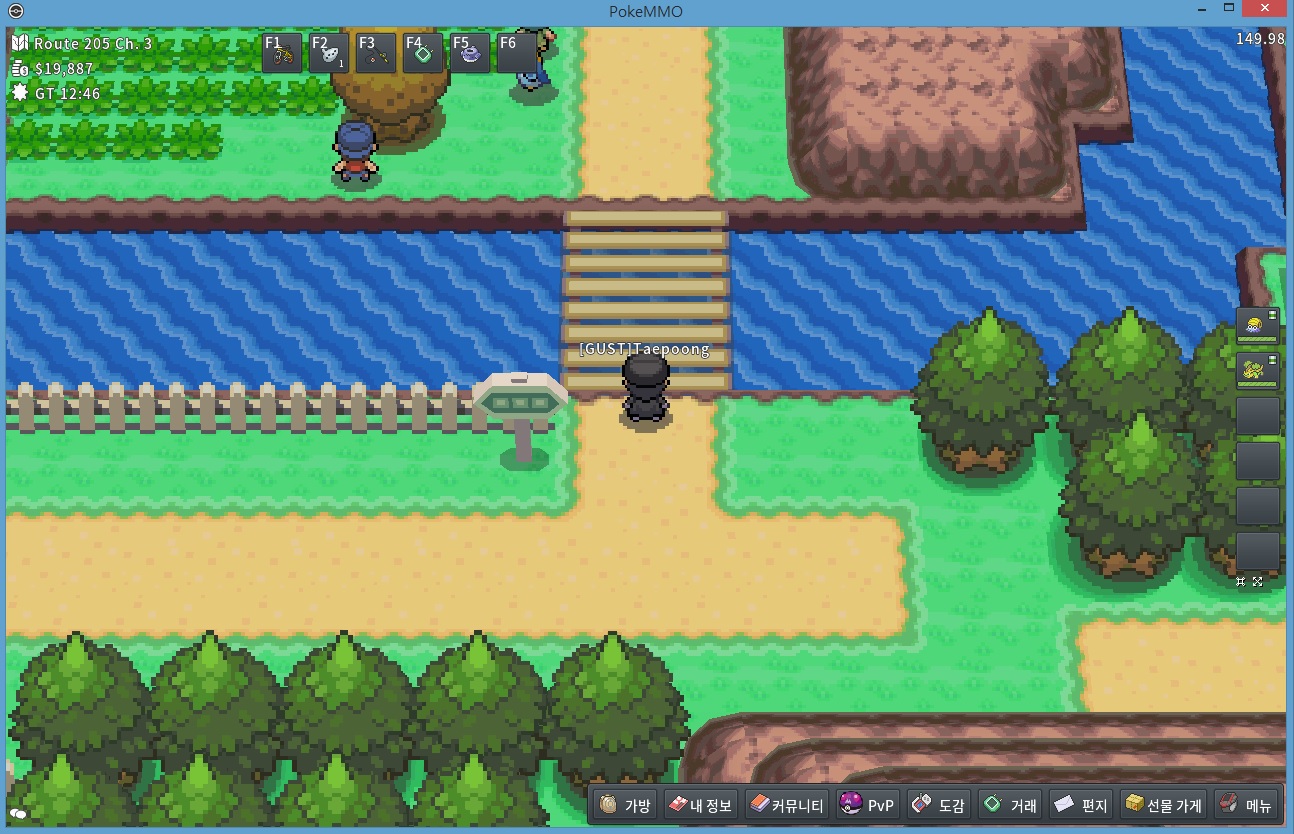Use the fishing rod in the F3 slot
Image resolution: width=1294 pixels, height=834 pixels.
point(375,52)
